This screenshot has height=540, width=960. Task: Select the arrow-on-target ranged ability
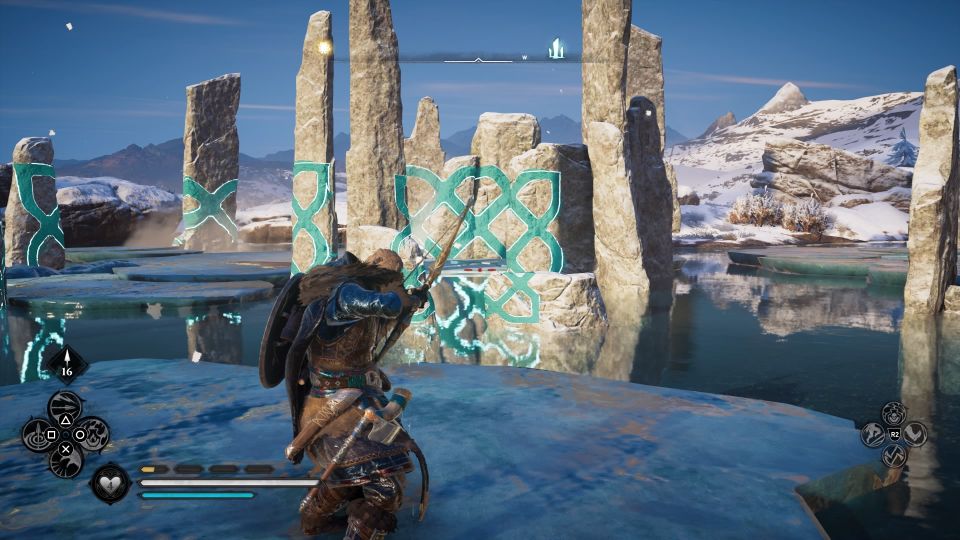pos(38,435)
